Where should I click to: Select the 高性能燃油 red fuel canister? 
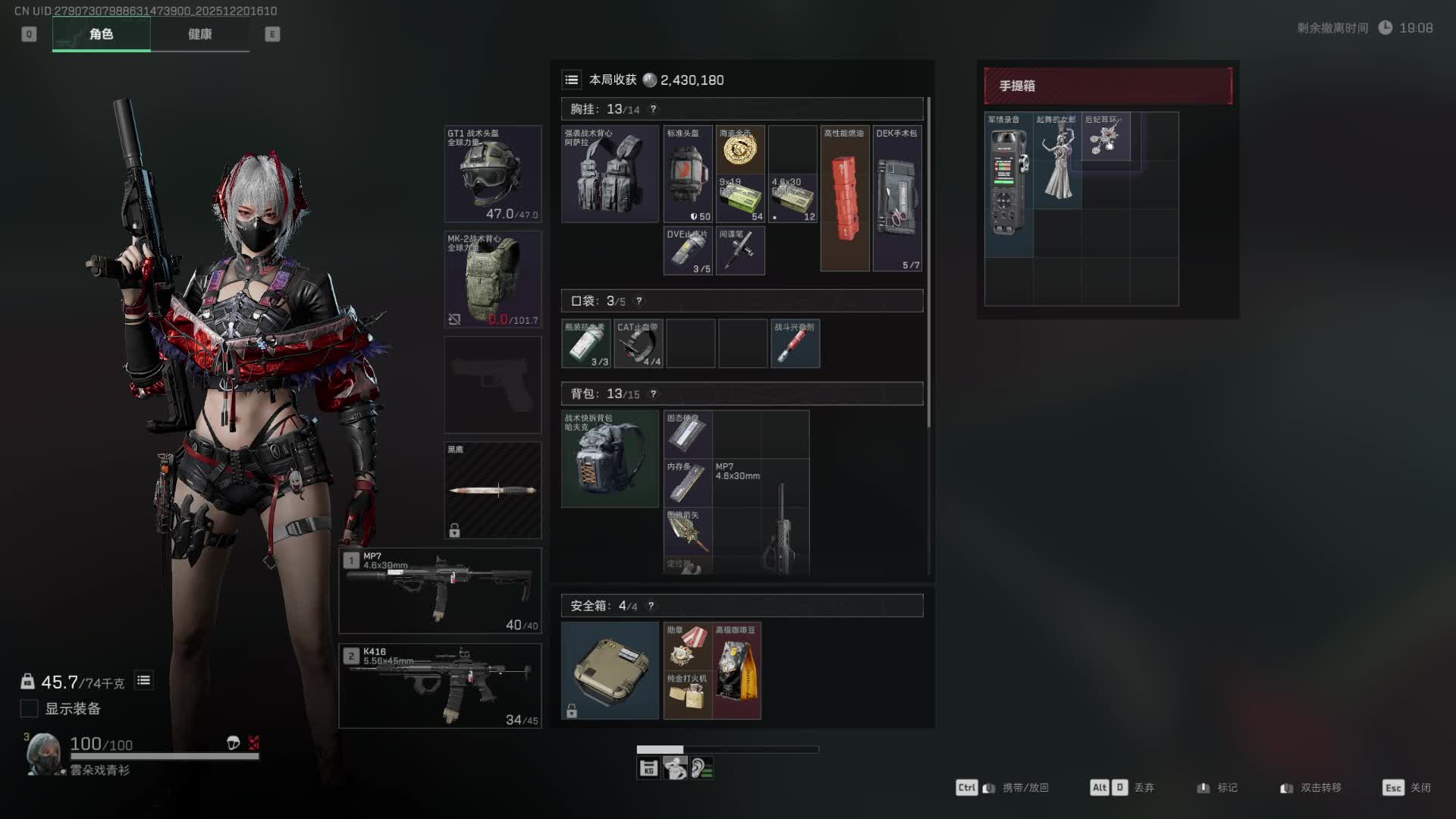point(845,199)
